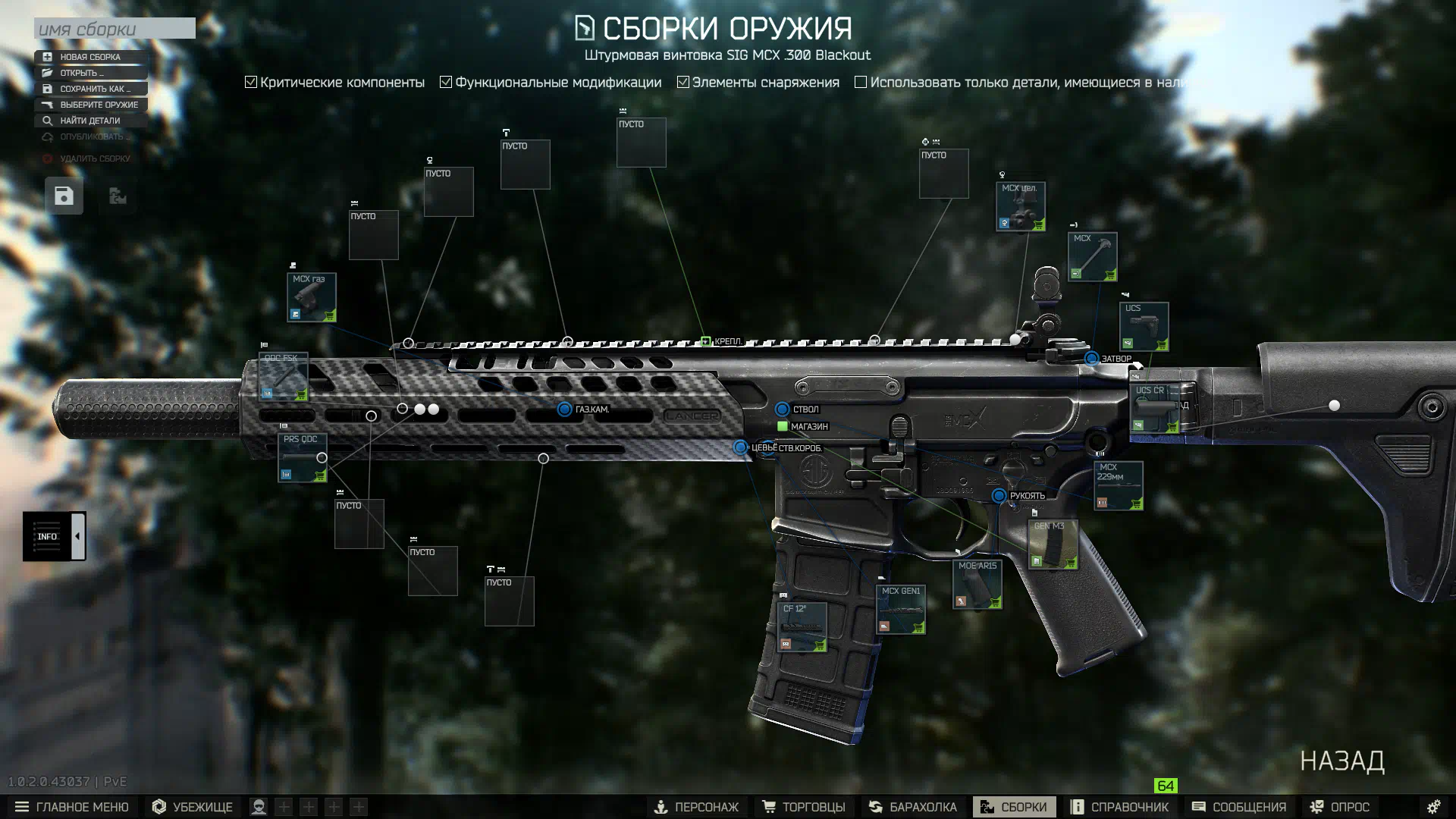The width and height of the screenshot is (1456, 819).
Task: Select the MCX газ gas block slot
Action: [312, 297]
